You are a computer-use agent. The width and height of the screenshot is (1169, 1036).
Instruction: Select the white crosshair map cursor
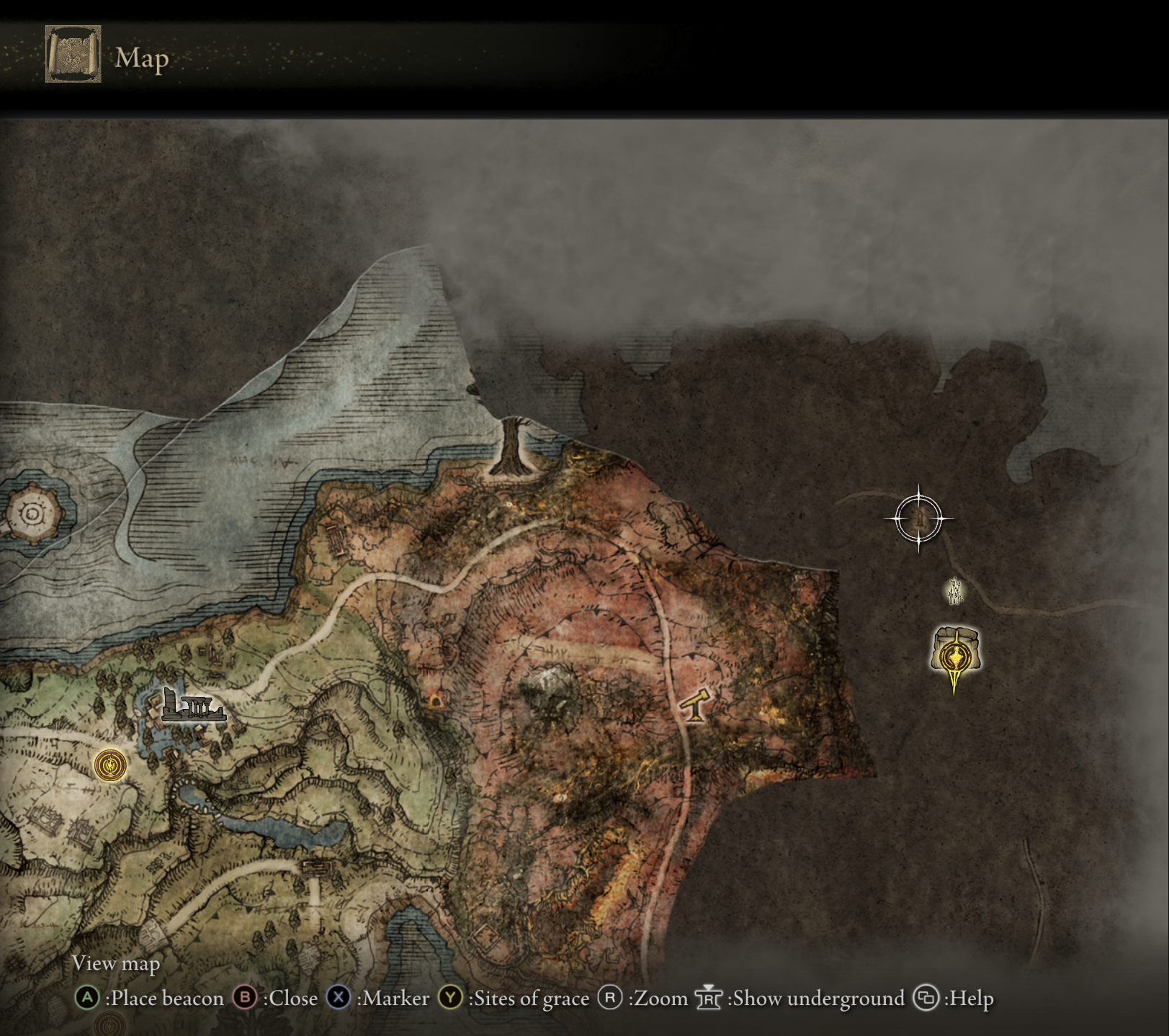(x=919, y=518)
